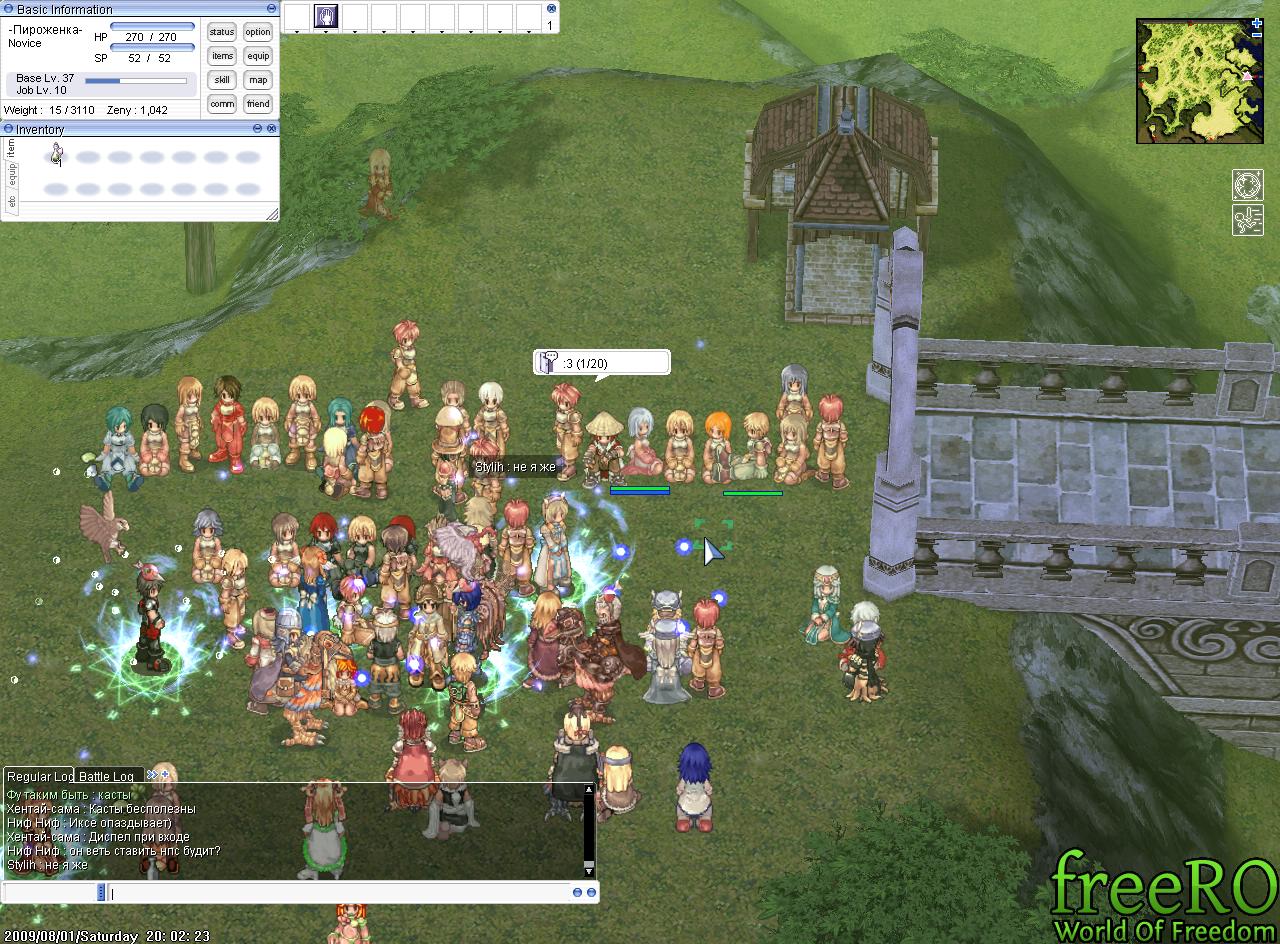Viewport: 1280px width, 944px height.
Task: Switch to the Battle Log tab
Action: [106, 776]
